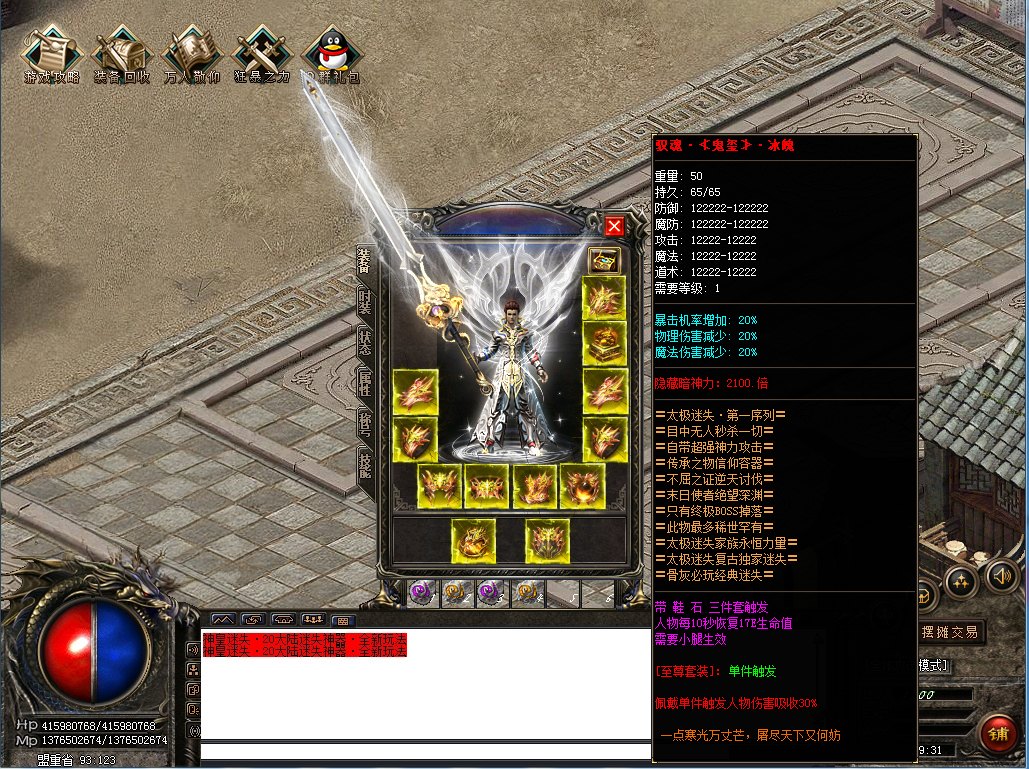This screenshot has width=1029, height=769.
Task: Select the first purple swirl hotbar item
Action: click(421, 593)
